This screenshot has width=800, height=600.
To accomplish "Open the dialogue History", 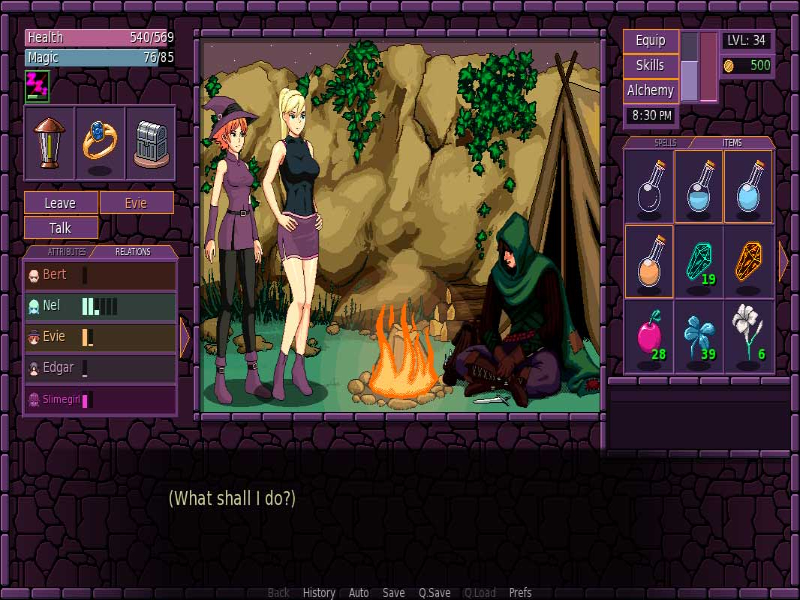I will 319,593.
